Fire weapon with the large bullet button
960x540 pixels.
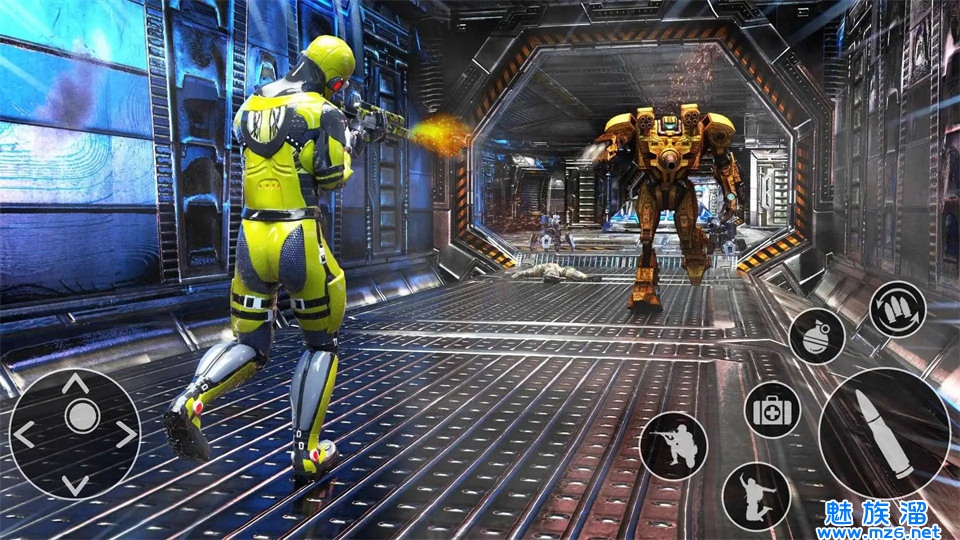click(x=884, y=433)
